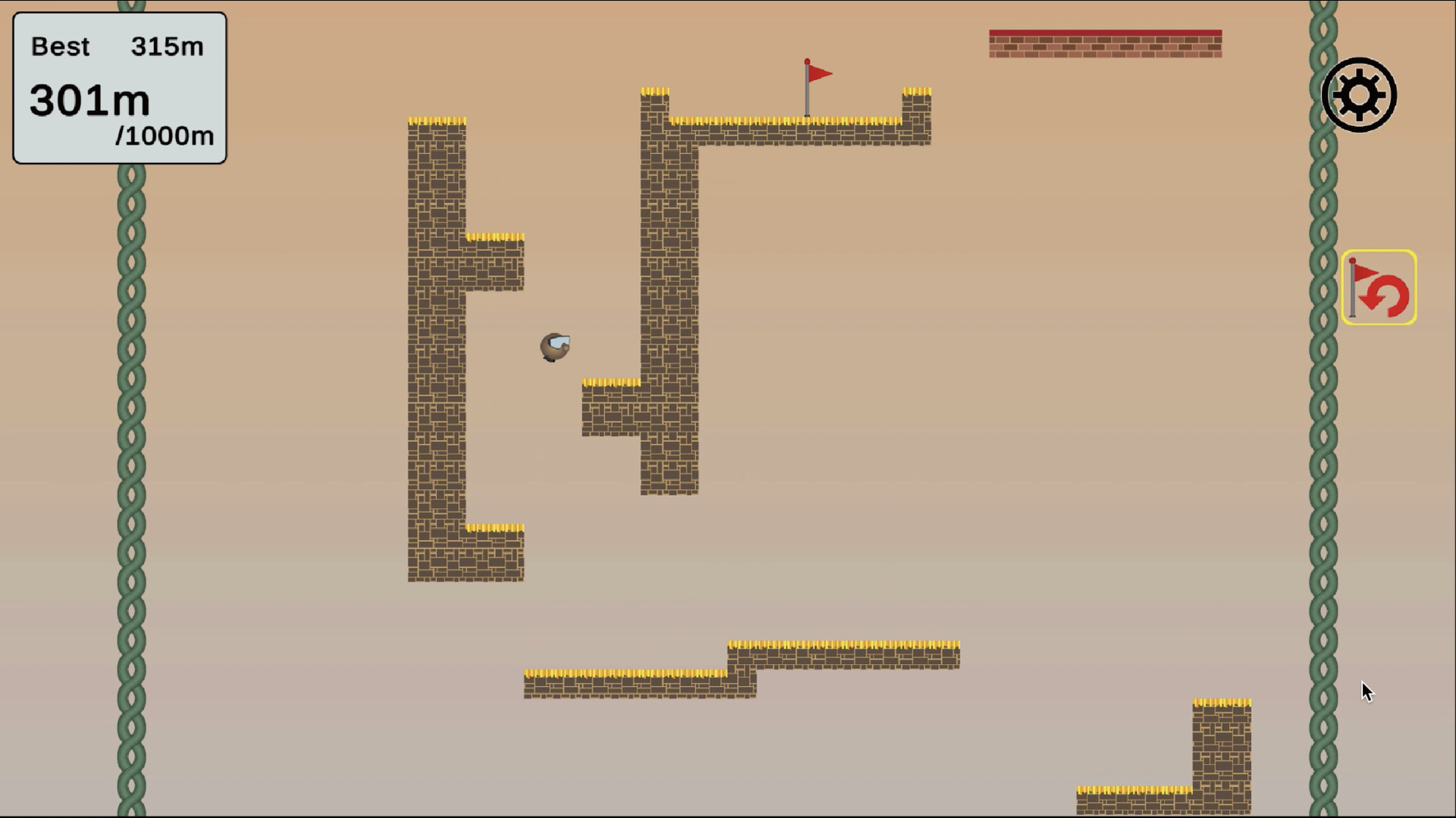The height and width of the screenshot is (818, 1456).
Task: Select the player character ball
Action: click(556, 348)
